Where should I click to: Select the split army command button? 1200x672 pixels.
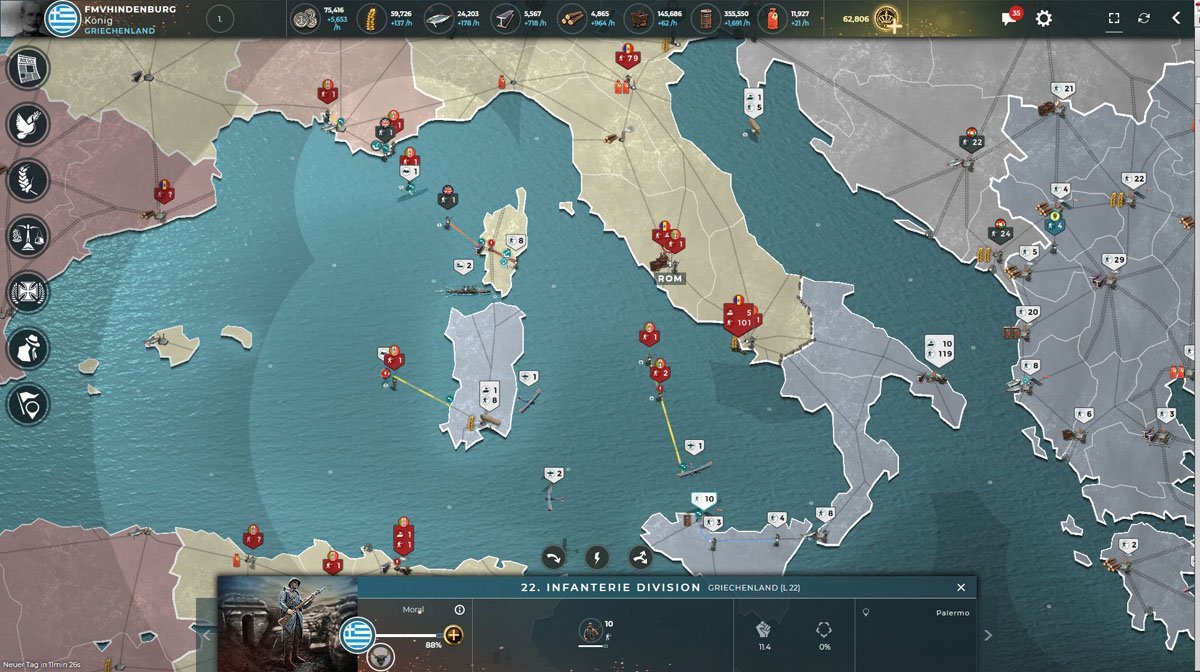click(x=640, y=557)
